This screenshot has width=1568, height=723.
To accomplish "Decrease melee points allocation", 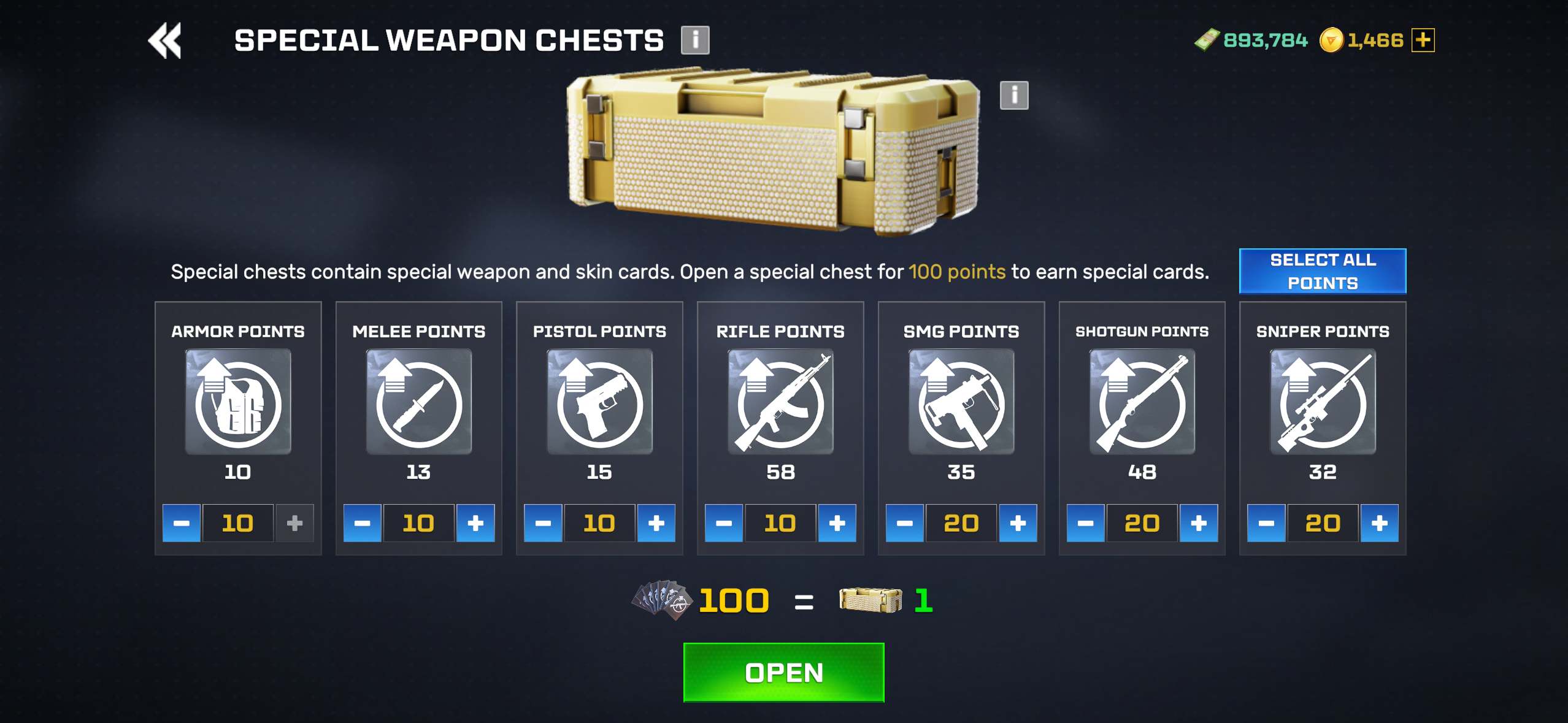I will pos(362,523).
